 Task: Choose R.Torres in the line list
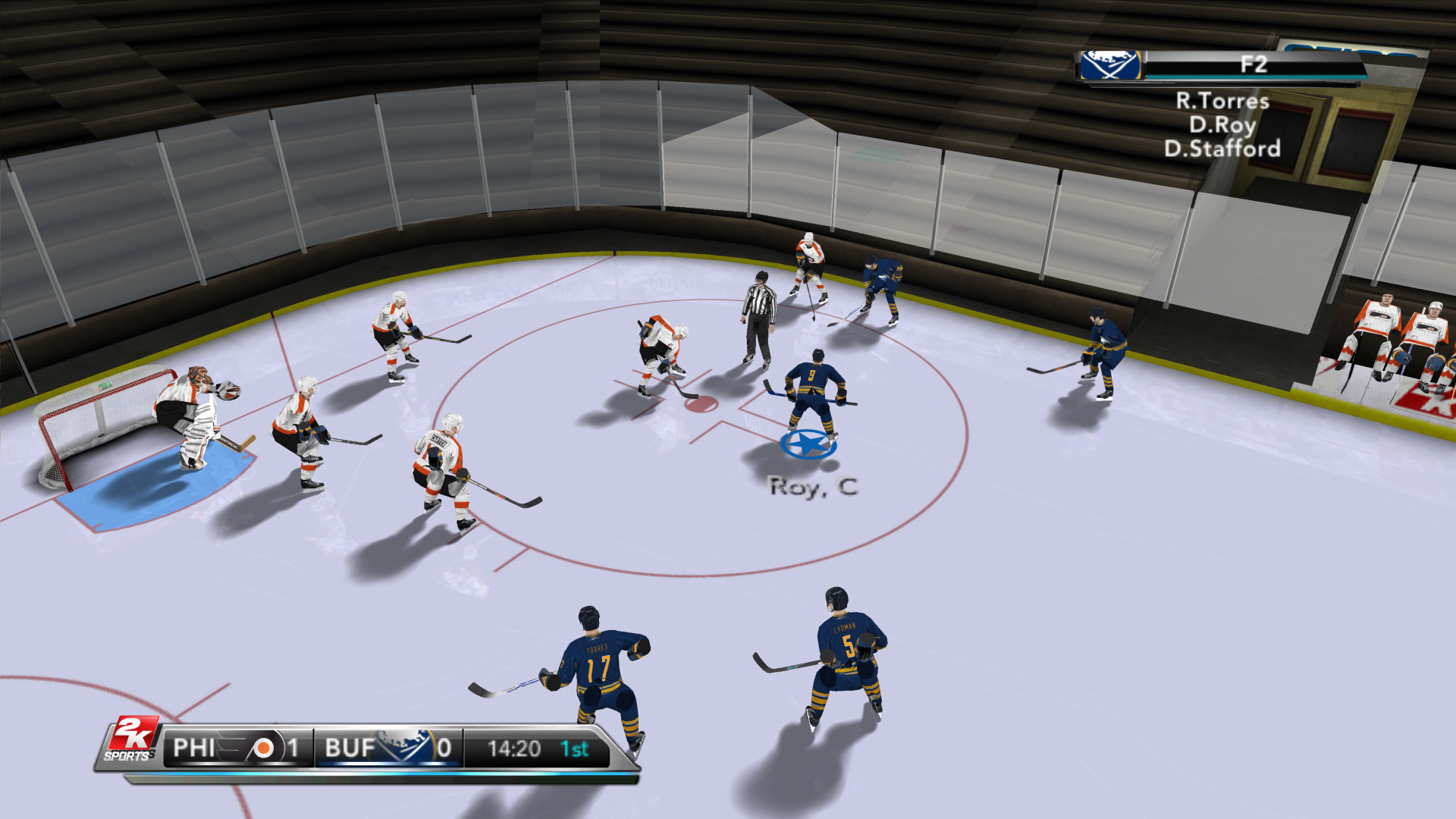click(1222, 101)
